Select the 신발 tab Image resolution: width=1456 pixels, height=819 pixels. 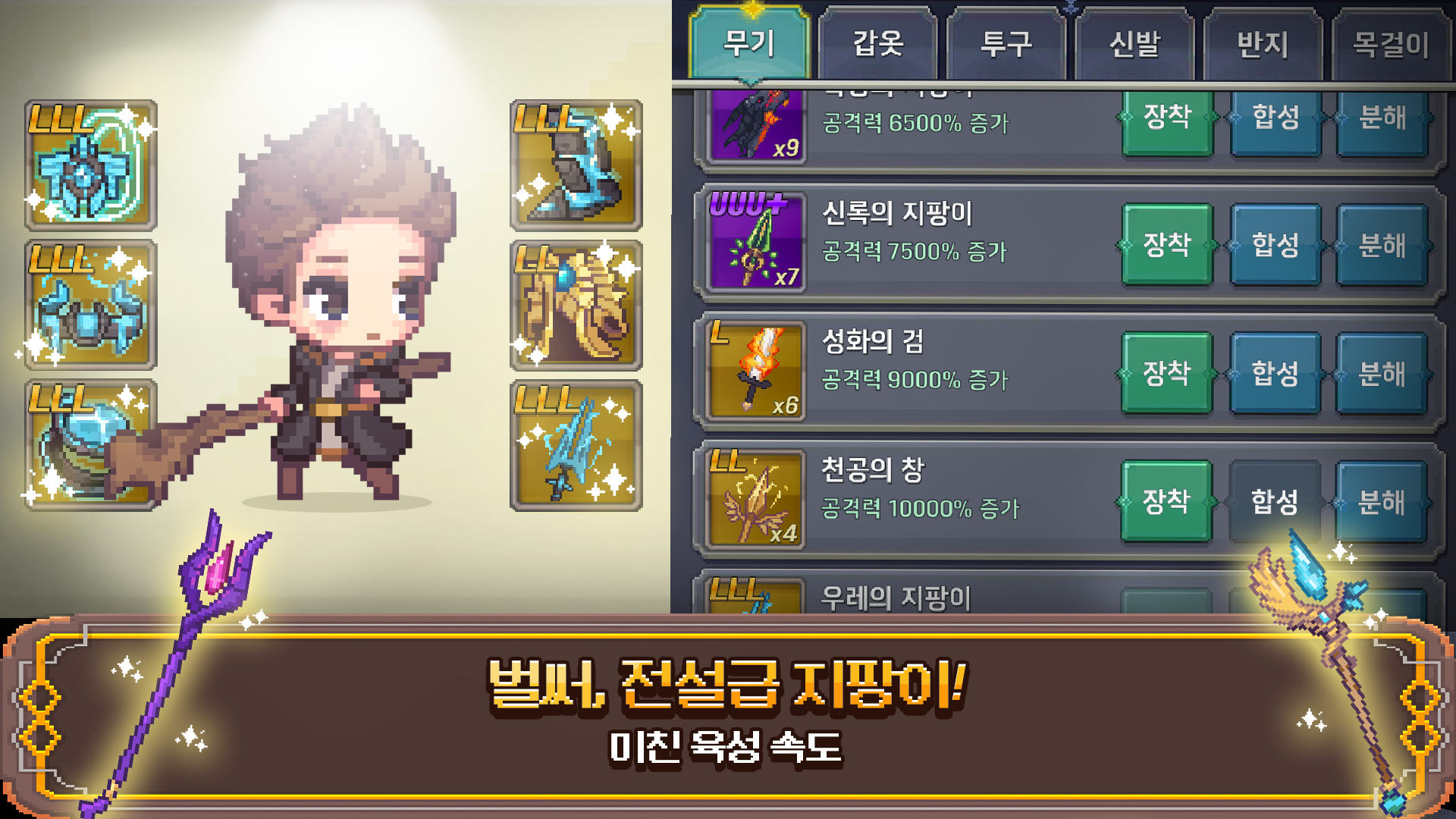pyautogui.click(x=1133, y=43)
